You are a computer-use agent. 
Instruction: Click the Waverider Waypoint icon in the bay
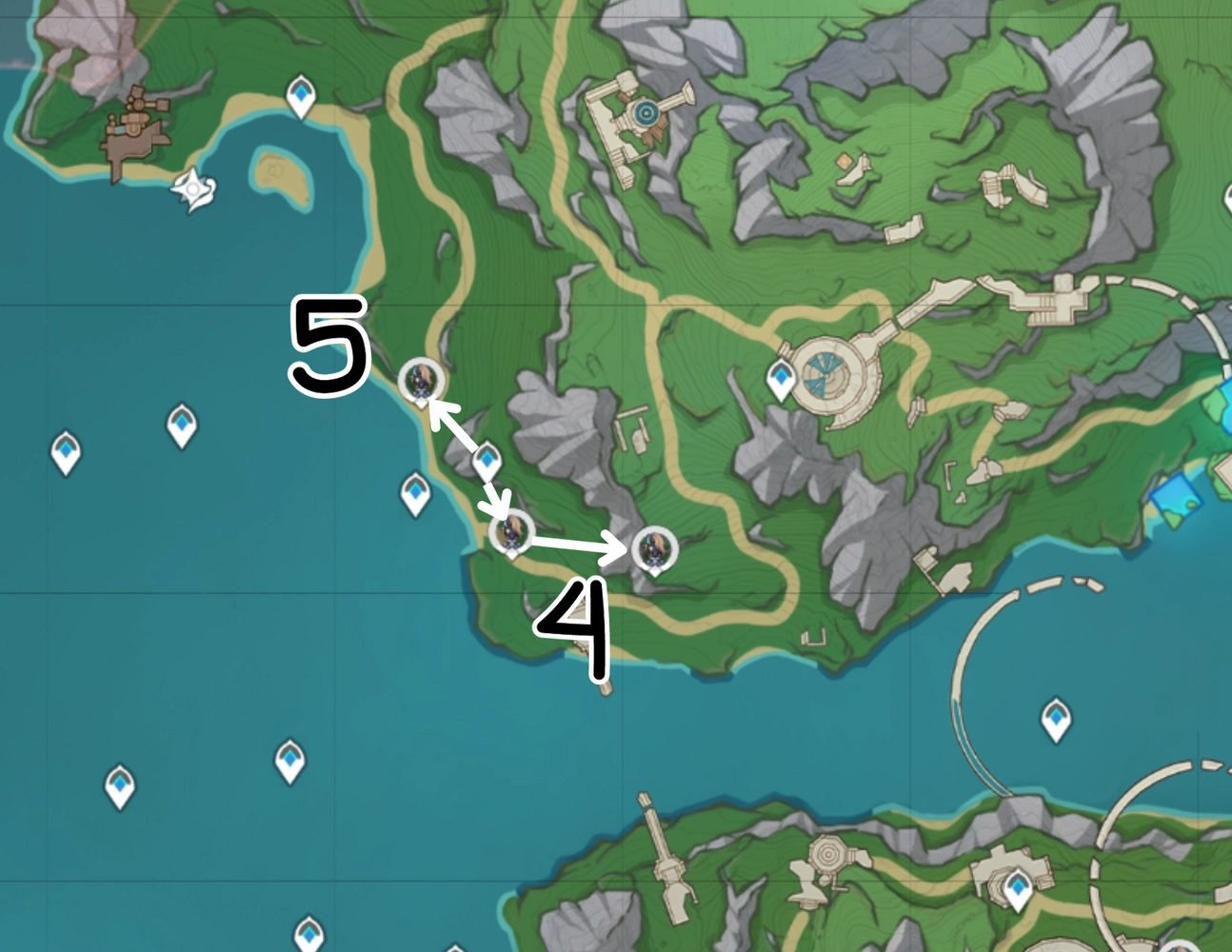coord(192,188)
